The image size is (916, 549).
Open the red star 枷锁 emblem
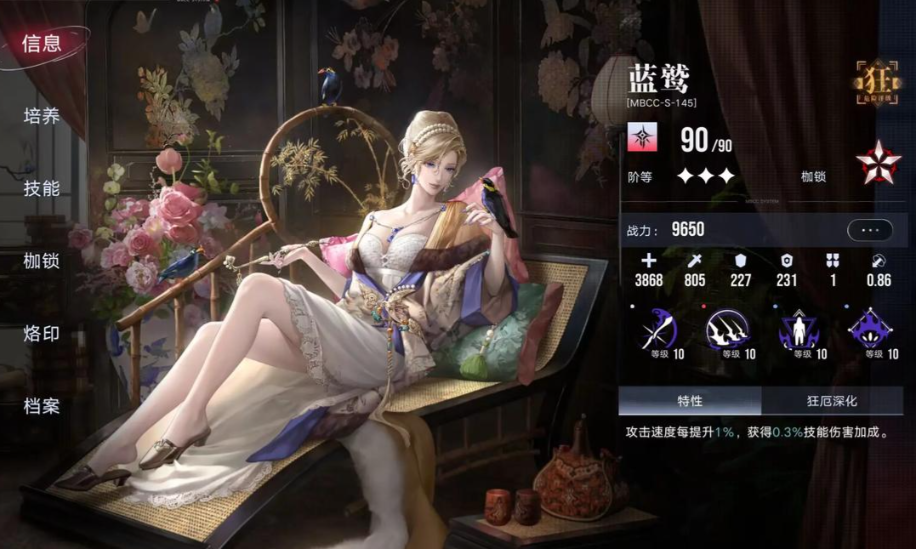(877, 162)
